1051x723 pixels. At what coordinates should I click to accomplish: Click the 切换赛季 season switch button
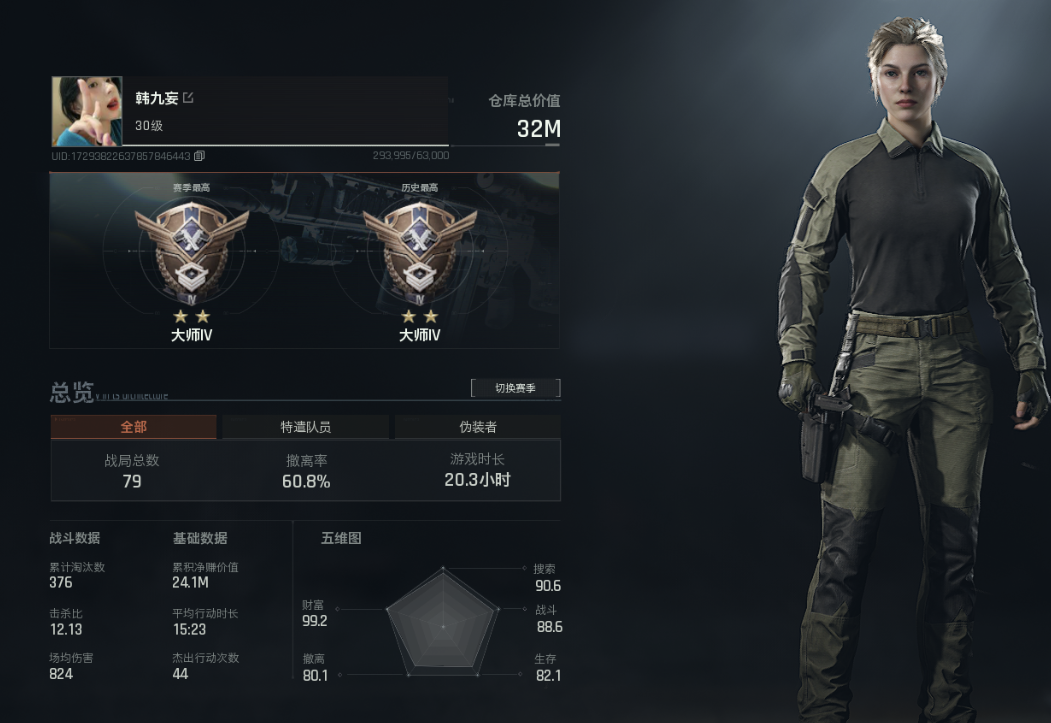click(515, 388)
